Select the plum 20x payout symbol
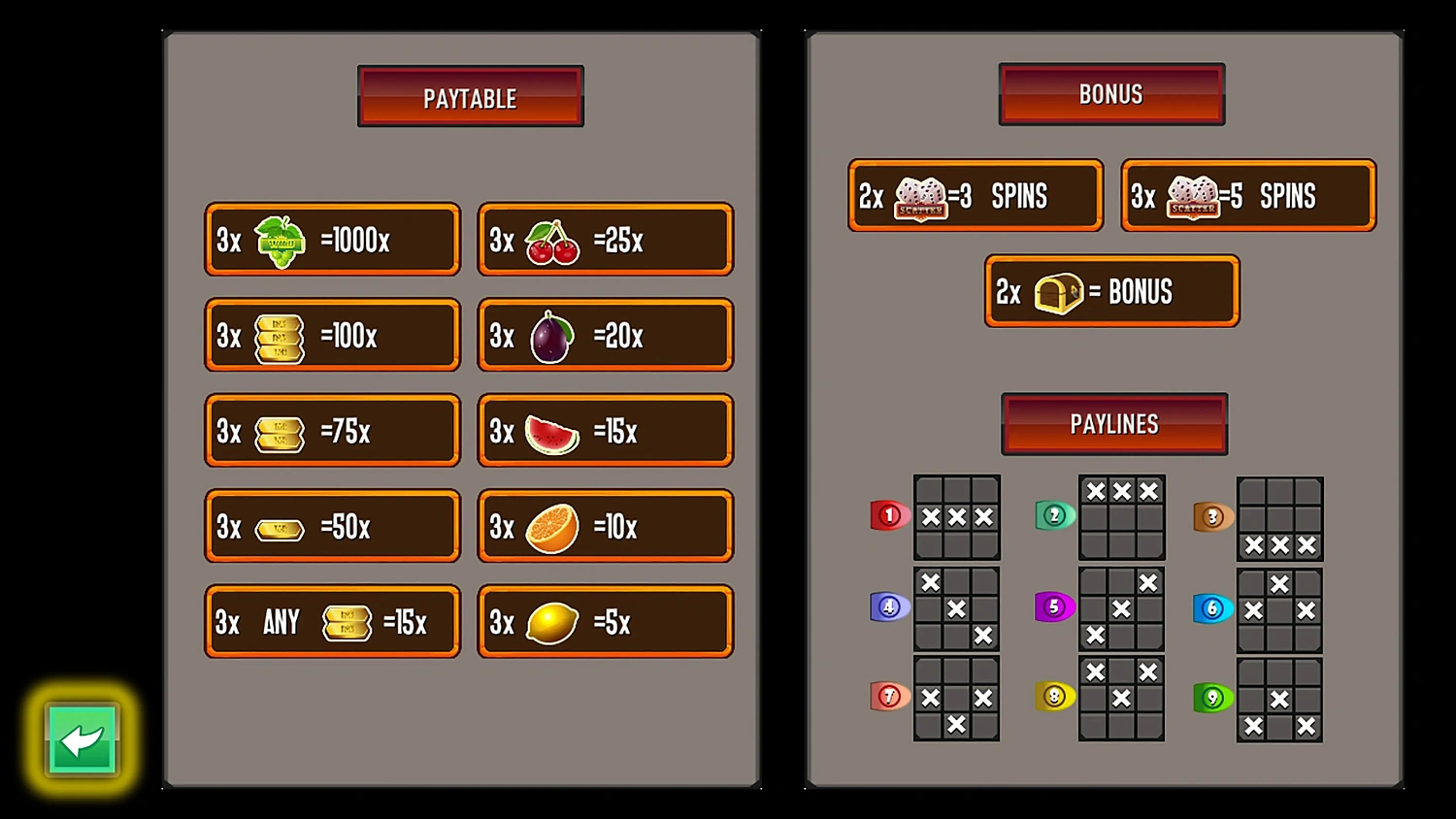1456x819 pixels. (551, 335)
